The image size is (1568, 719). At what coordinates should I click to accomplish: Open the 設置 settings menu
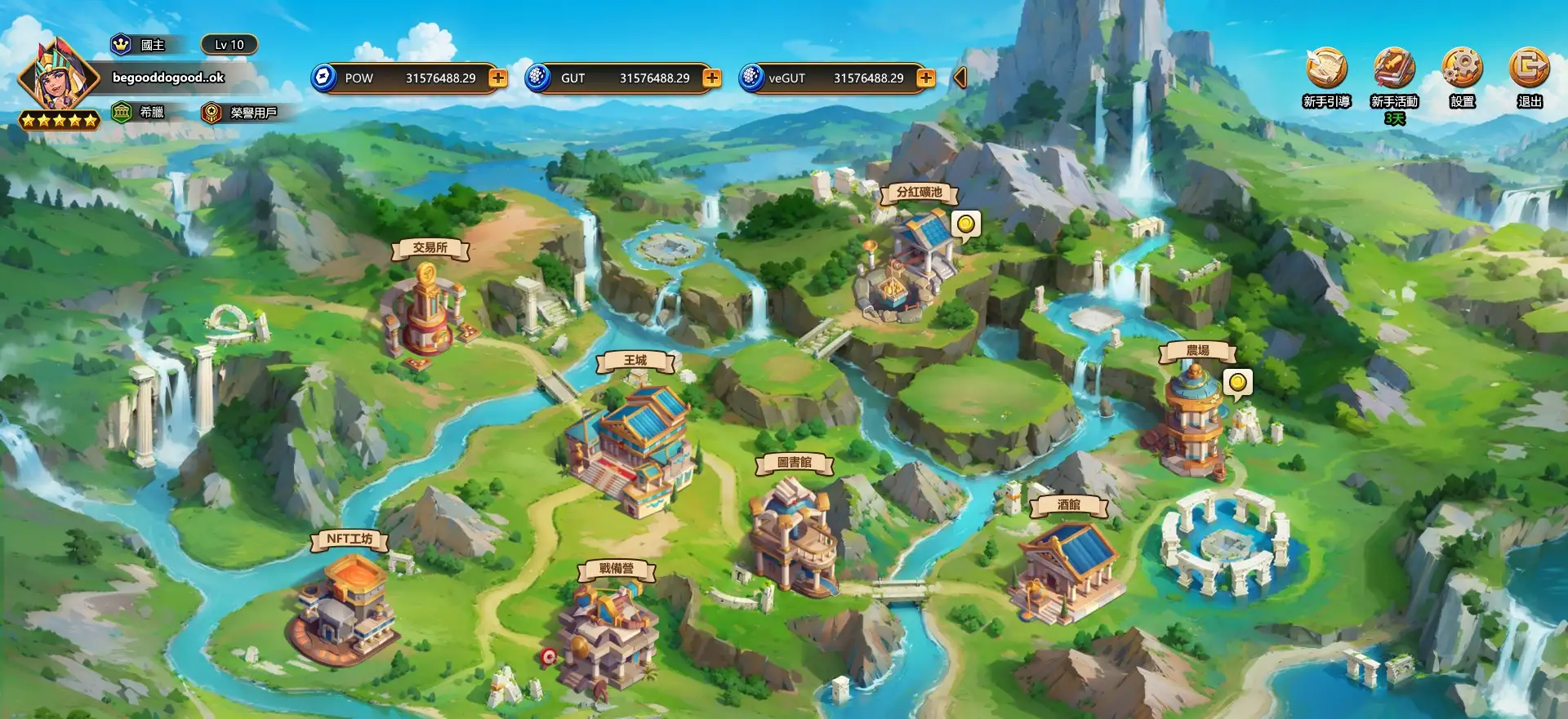click(1462, 69)
